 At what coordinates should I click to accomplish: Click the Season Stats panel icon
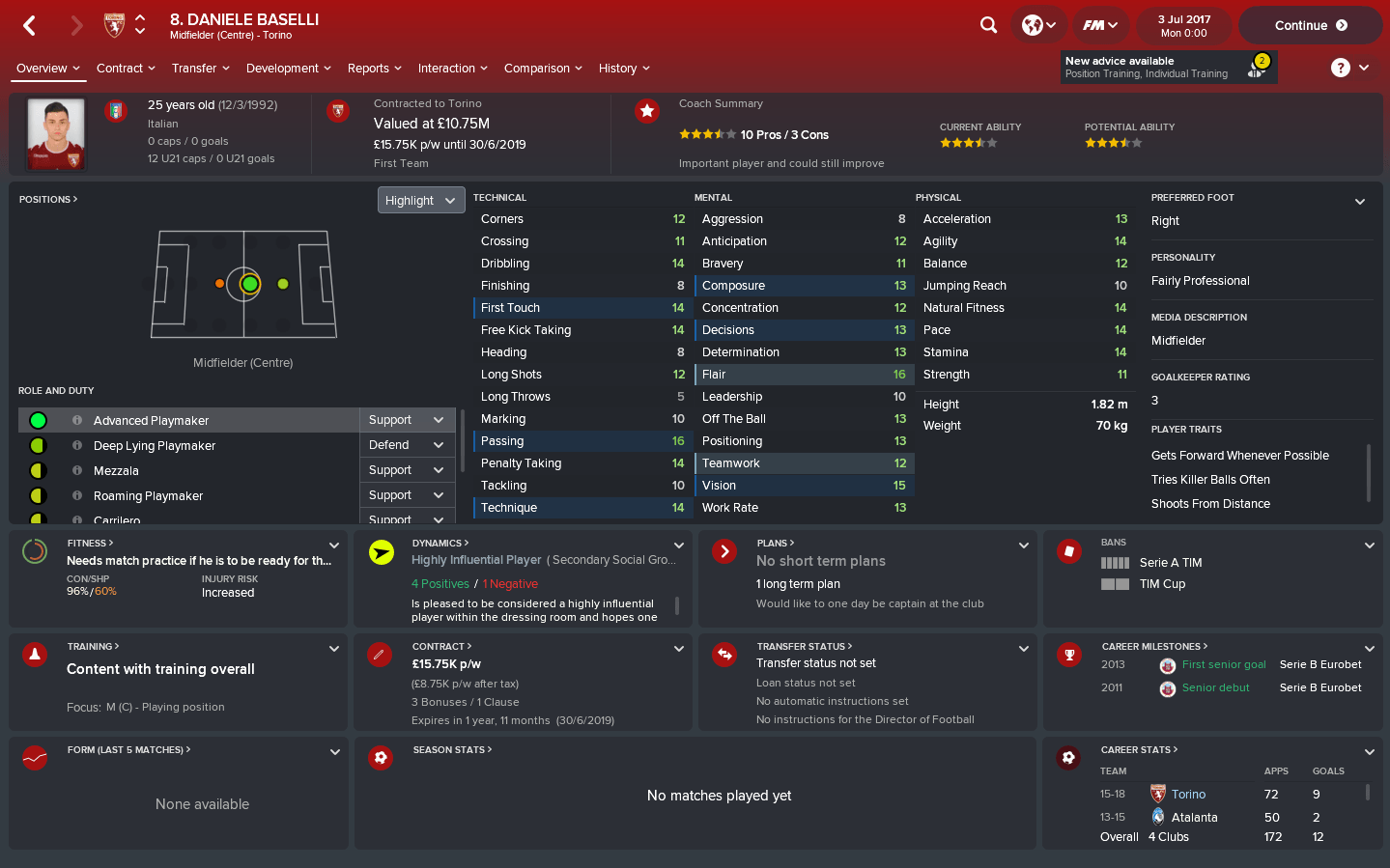(x=380, y=757)
